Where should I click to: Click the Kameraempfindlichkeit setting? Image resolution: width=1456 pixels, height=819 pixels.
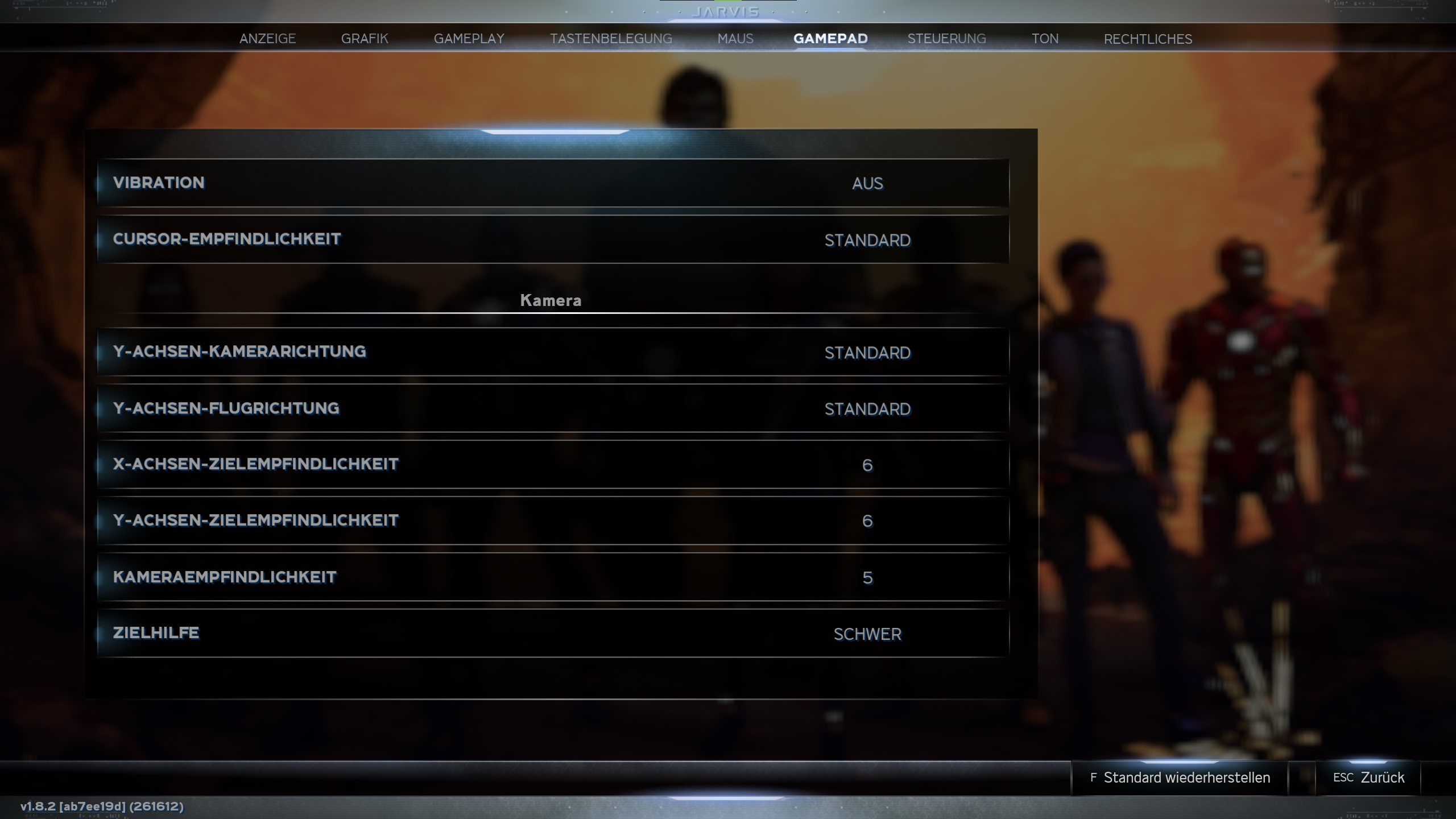click(x=553, y=577)
